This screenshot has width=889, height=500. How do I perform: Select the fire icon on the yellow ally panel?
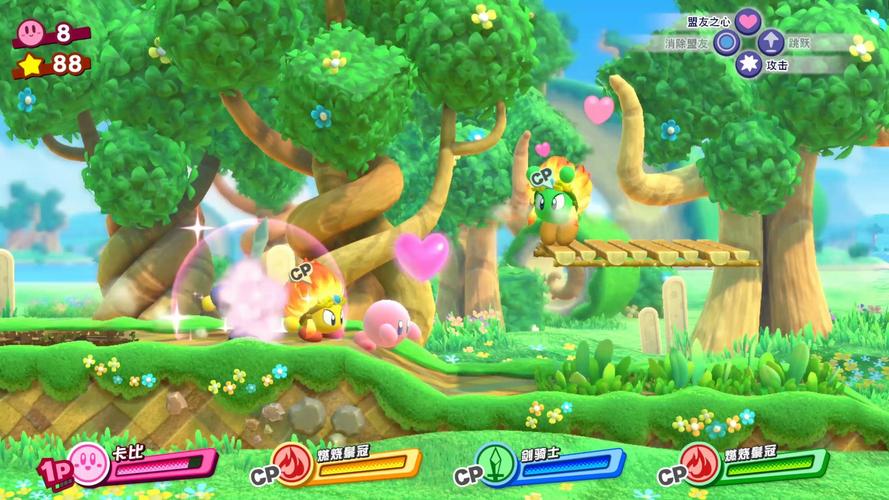(291, 463)
